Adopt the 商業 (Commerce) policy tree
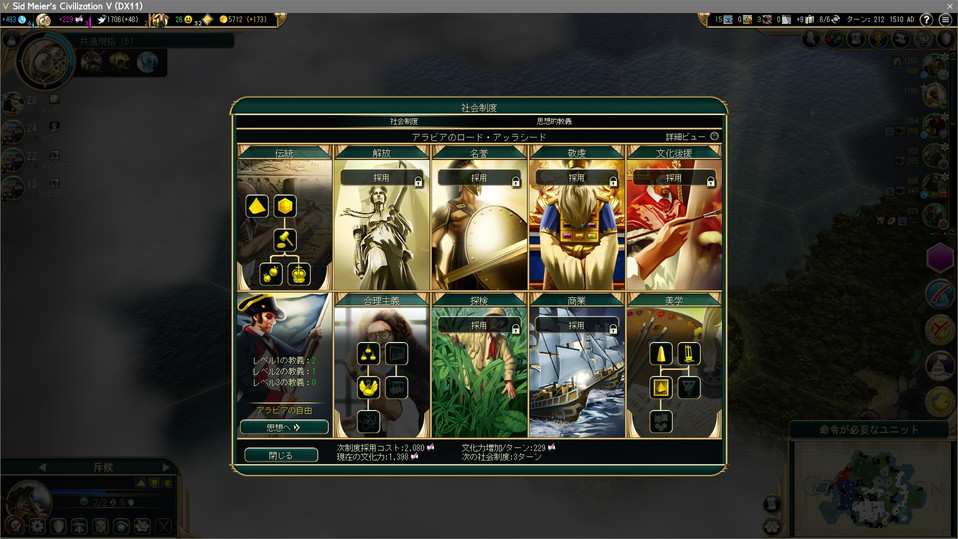Image resolution: width=958 pixels, height=539 pixels. [577, 325]
